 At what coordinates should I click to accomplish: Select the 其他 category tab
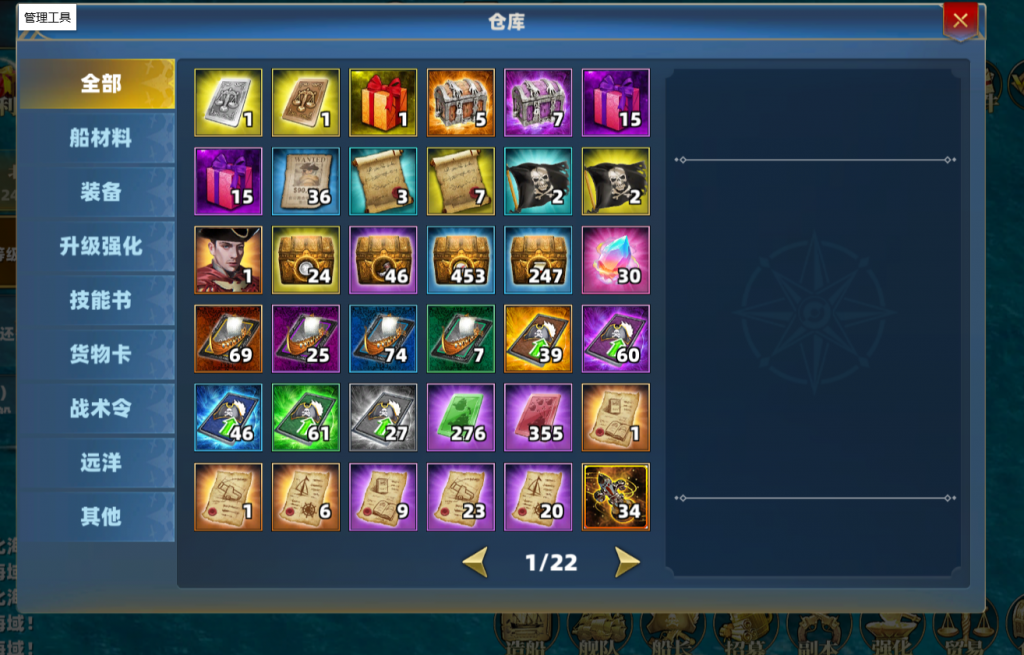coord(99,516)
